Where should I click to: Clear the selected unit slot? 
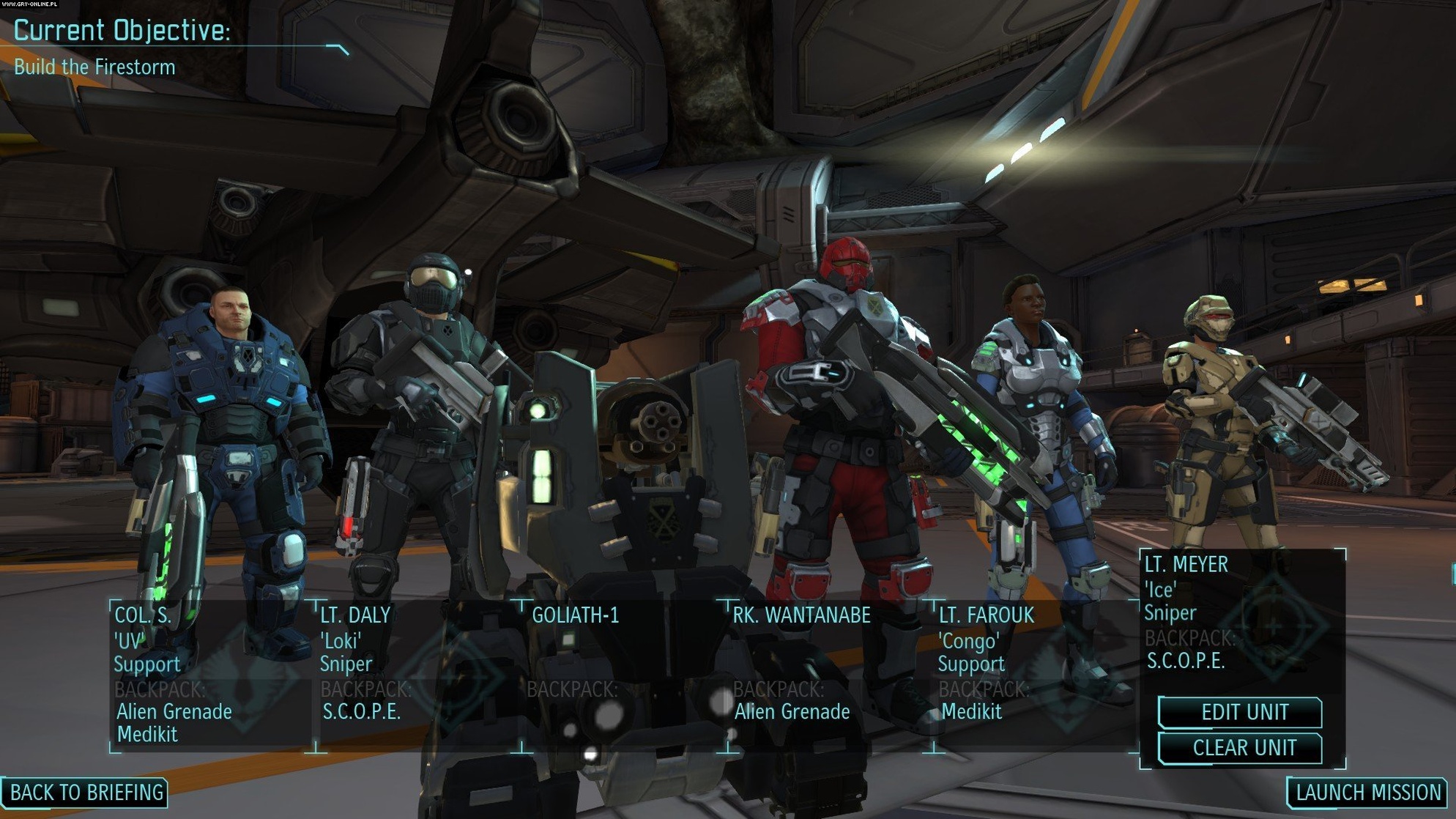pos(1243,748)
